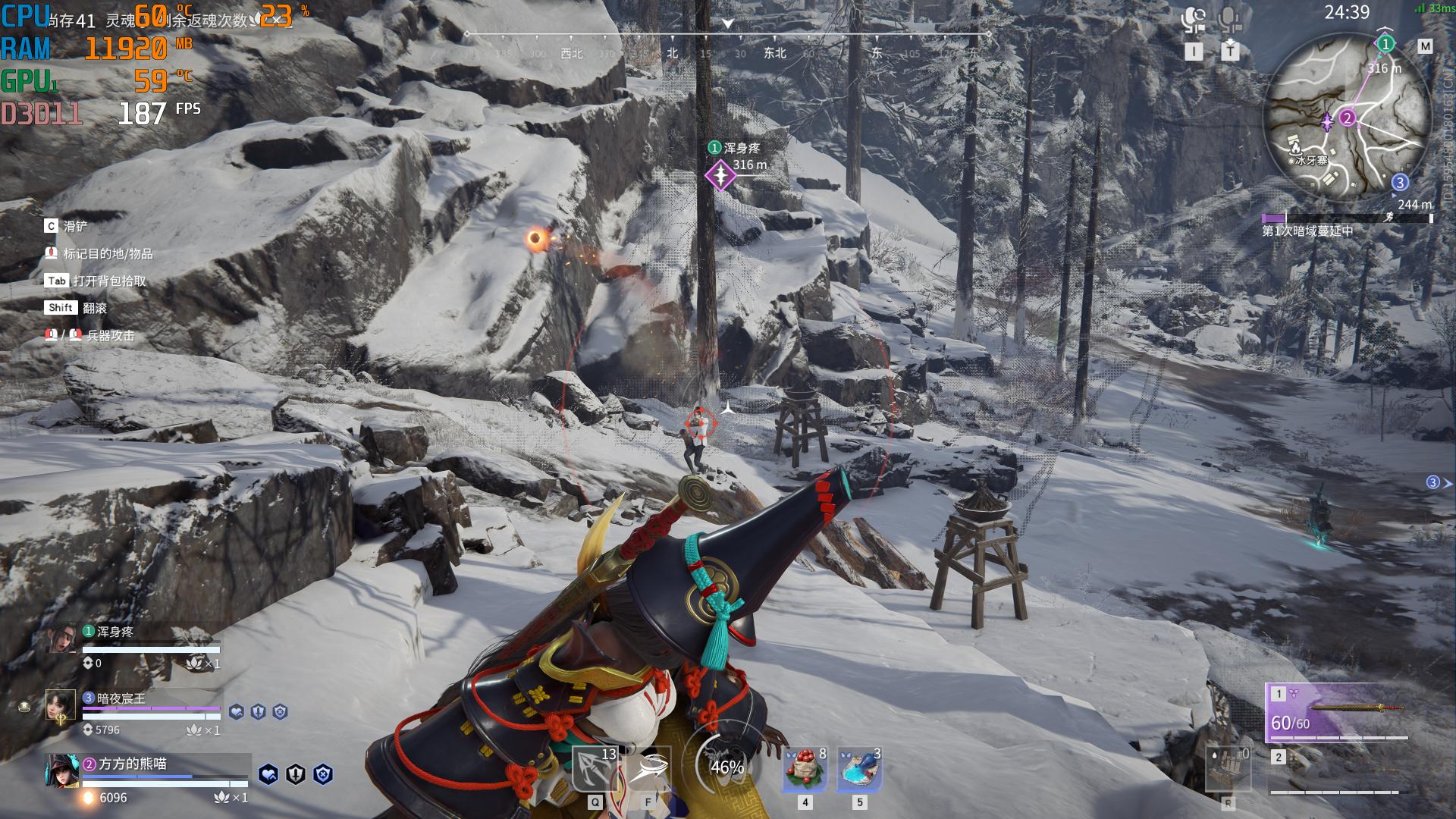Select the grappling hook slot with 13

point(595,770)
